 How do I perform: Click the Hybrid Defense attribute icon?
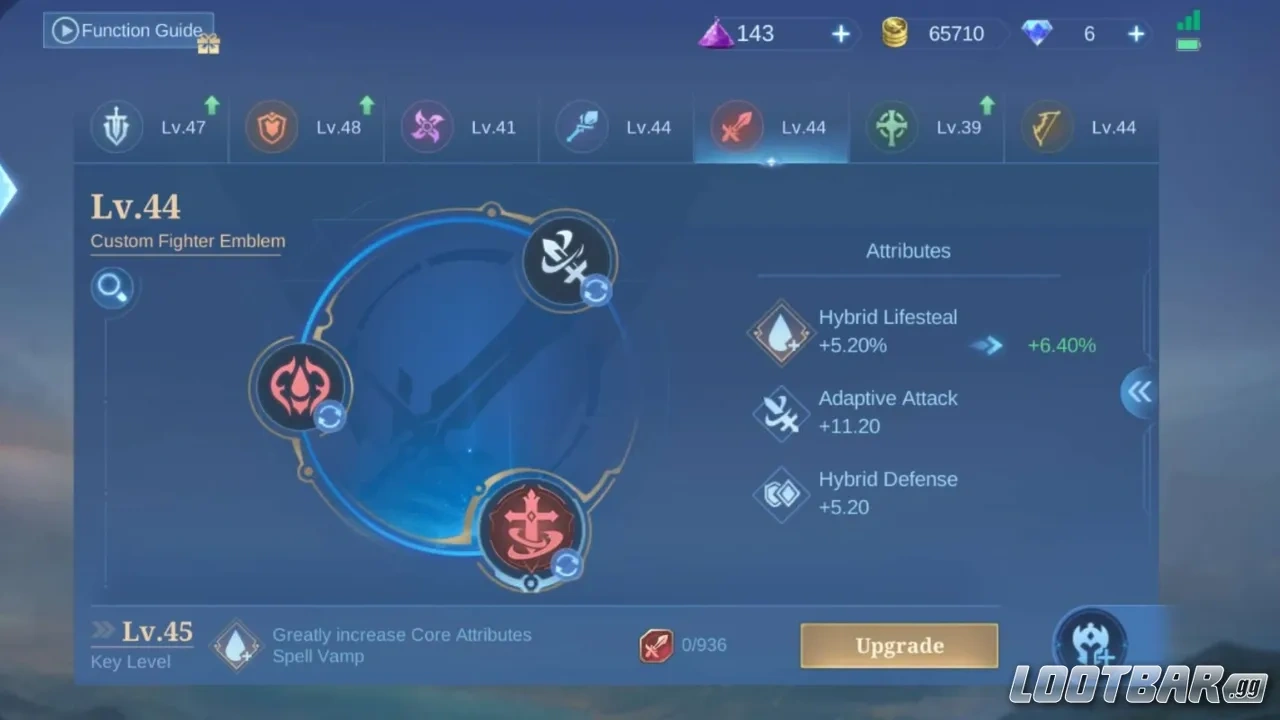point(781,494)
